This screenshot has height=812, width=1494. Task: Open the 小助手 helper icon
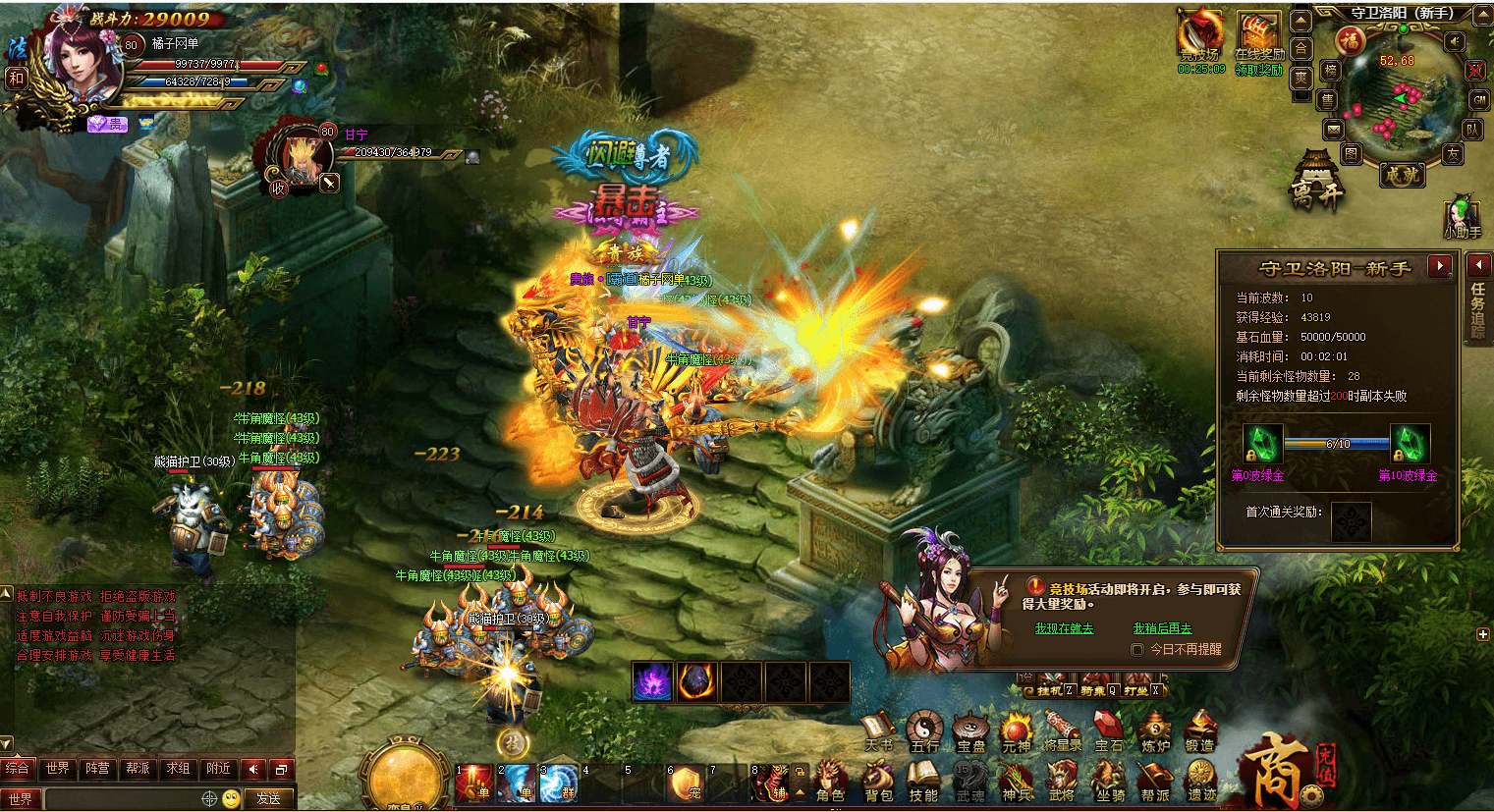[1462, 218]
